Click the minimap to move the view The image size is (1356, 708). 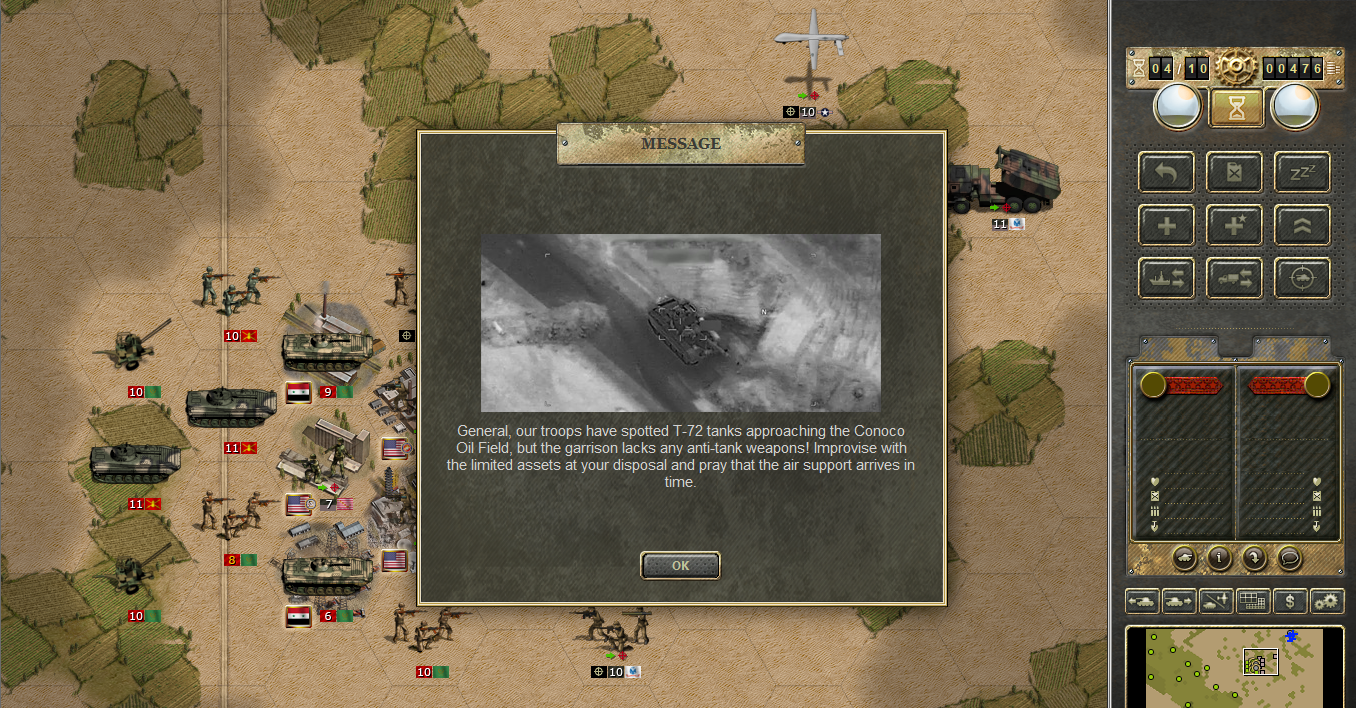1230,666
